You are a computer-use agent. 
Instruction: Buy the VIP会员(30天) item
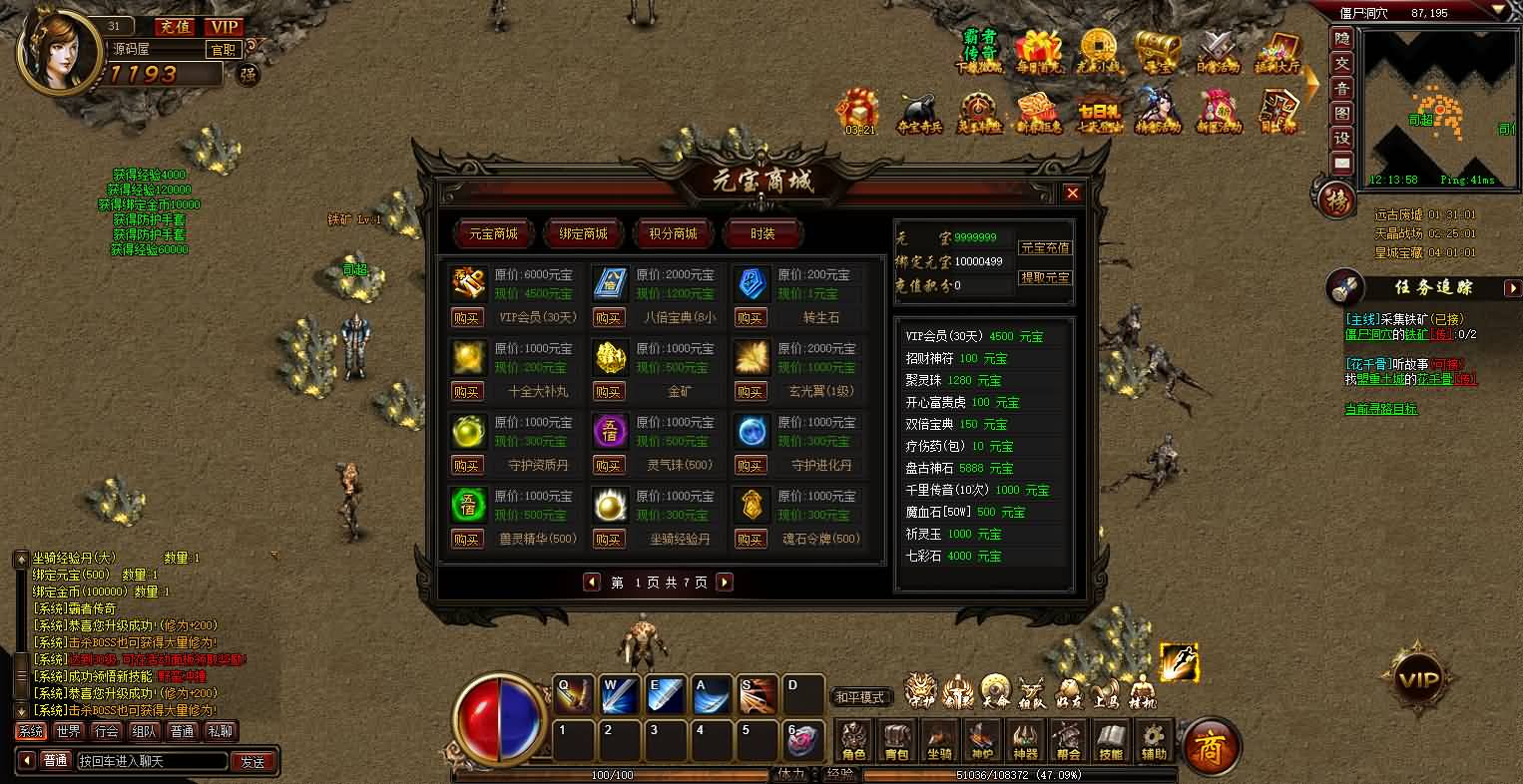coord(467,317)
